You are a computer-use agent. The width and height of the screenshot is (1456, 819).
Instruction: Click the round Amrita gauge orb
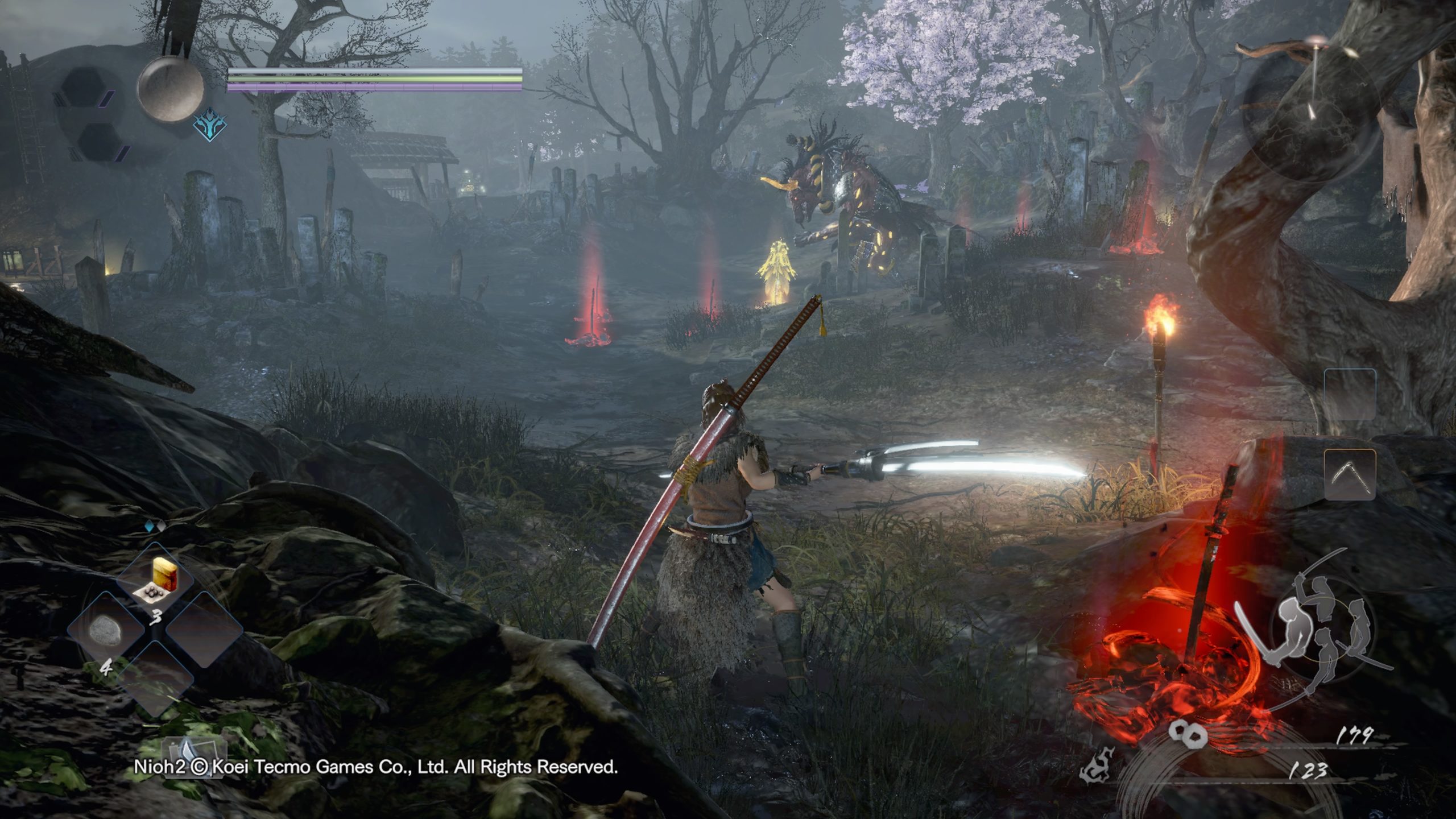click(x=171, y=89)
